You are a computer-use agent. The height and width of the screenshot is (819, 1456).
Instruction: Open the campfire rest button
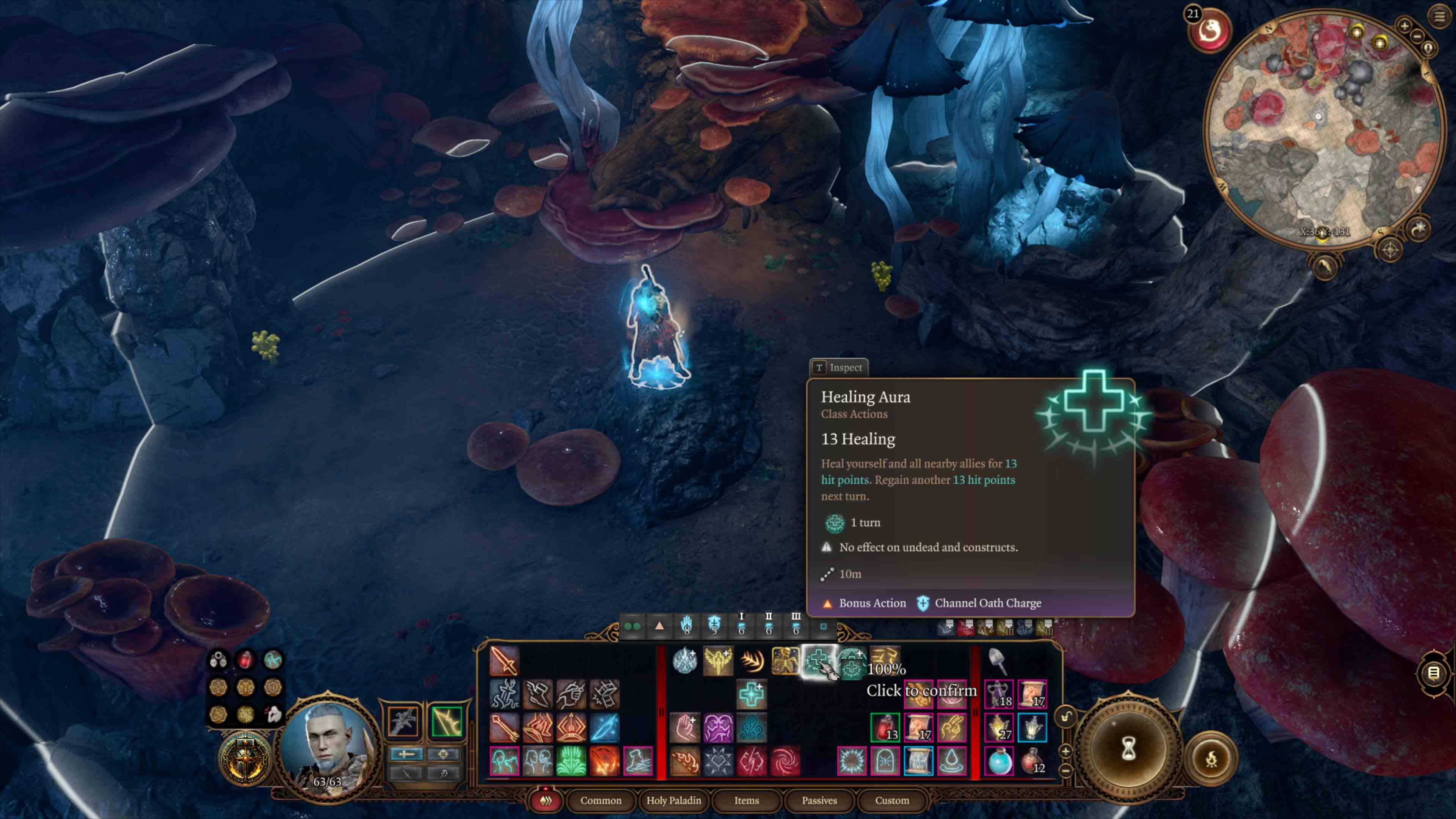1211,759
